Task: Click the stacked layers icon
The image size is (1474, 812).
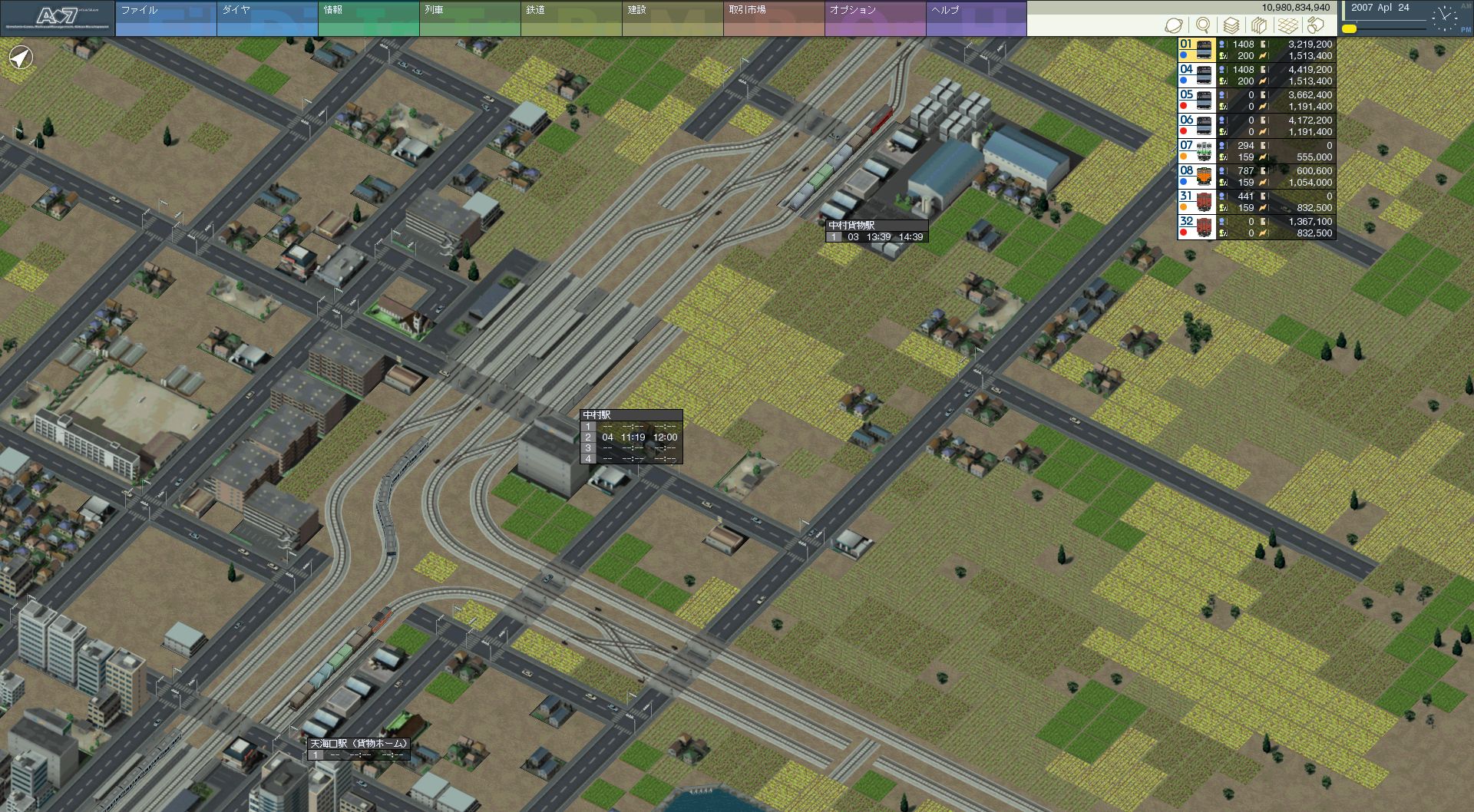Action: (1231, 25)
